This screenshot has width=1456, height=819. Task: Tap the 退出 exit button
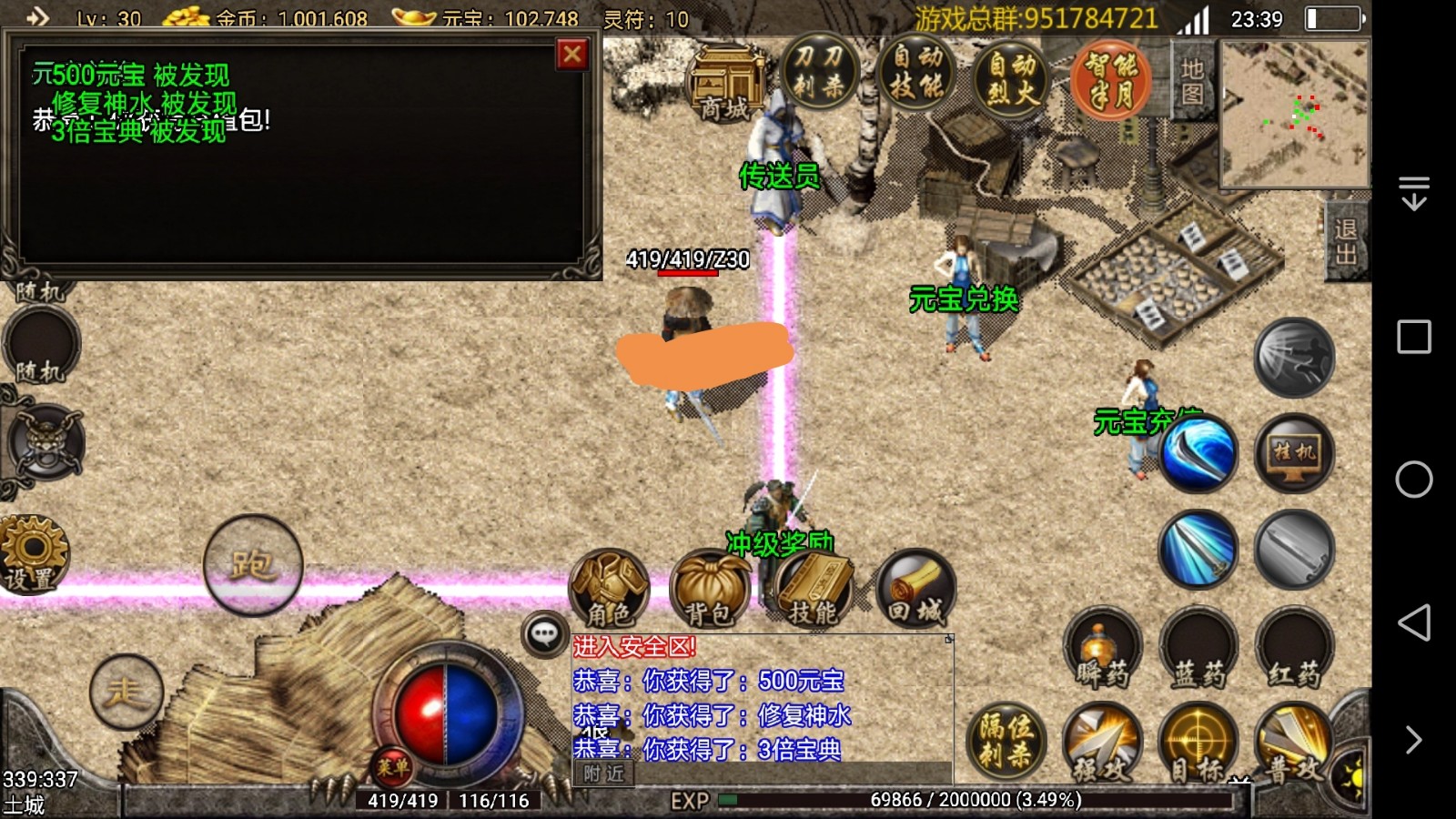click(x=1346, y=241)
